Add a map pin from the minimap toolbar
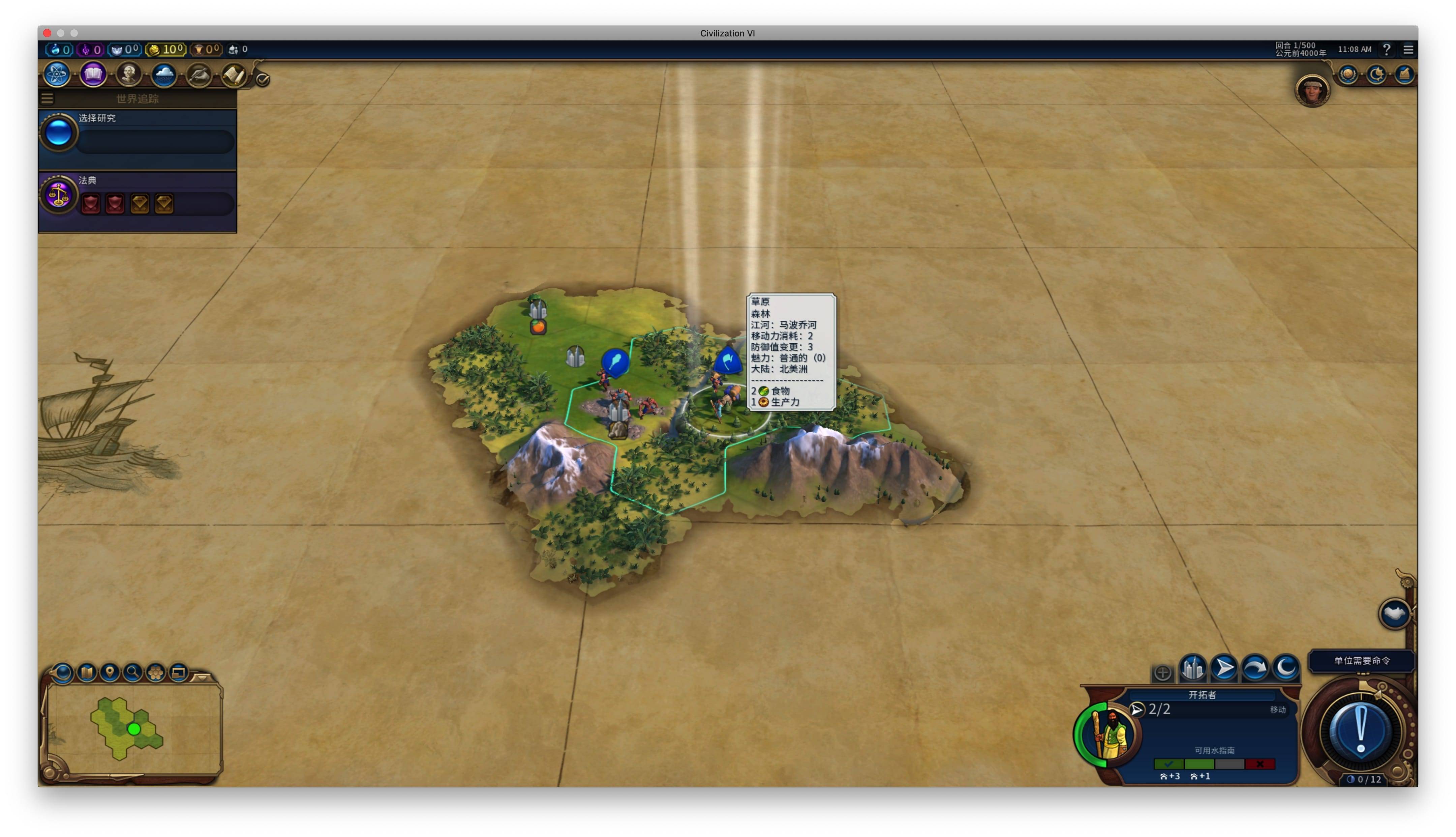Screen dimensions: 1456x837 pyautogui.click(x=110, y=672)
